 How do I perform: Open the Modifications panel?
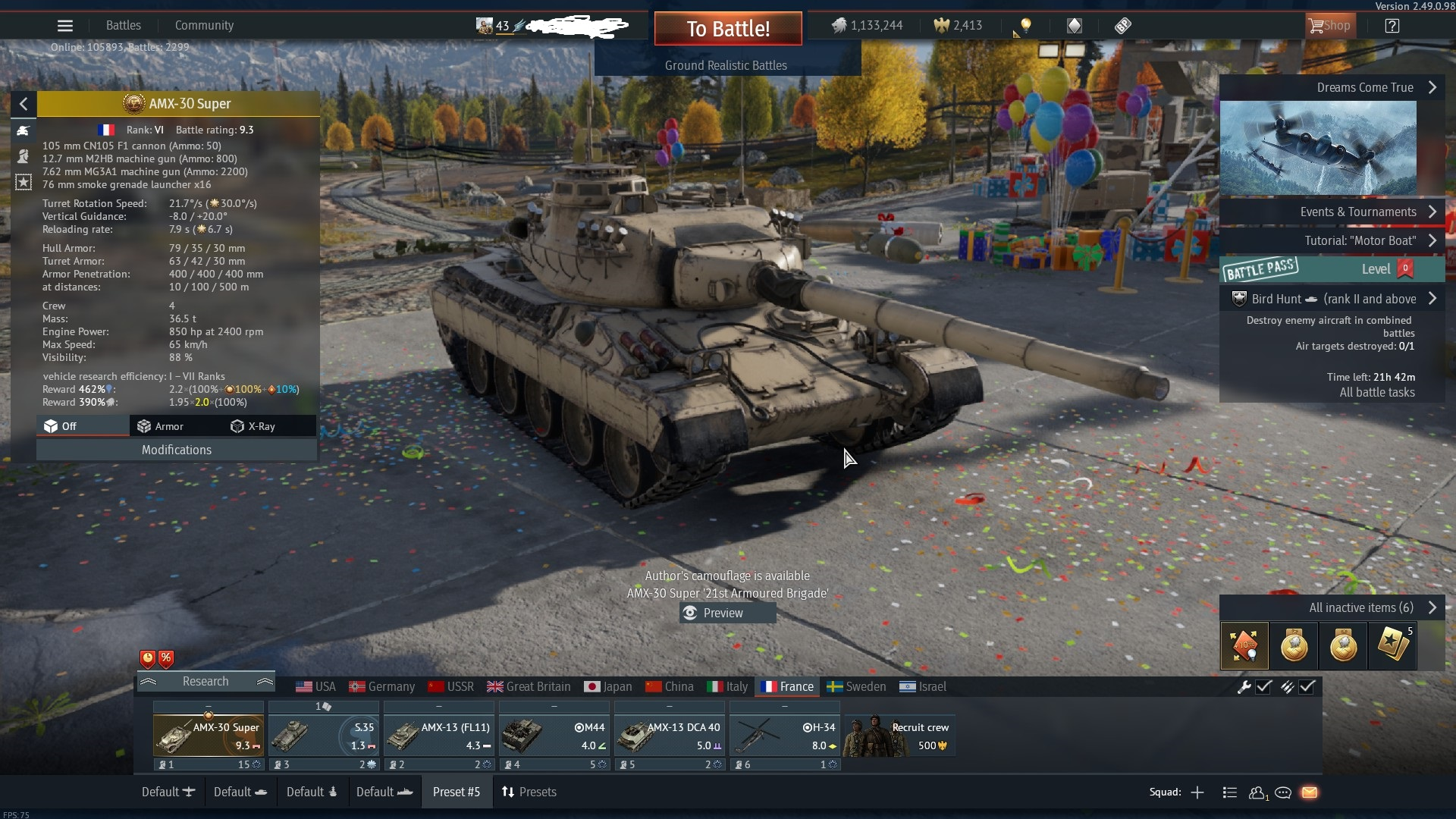[x=177, y=450]
